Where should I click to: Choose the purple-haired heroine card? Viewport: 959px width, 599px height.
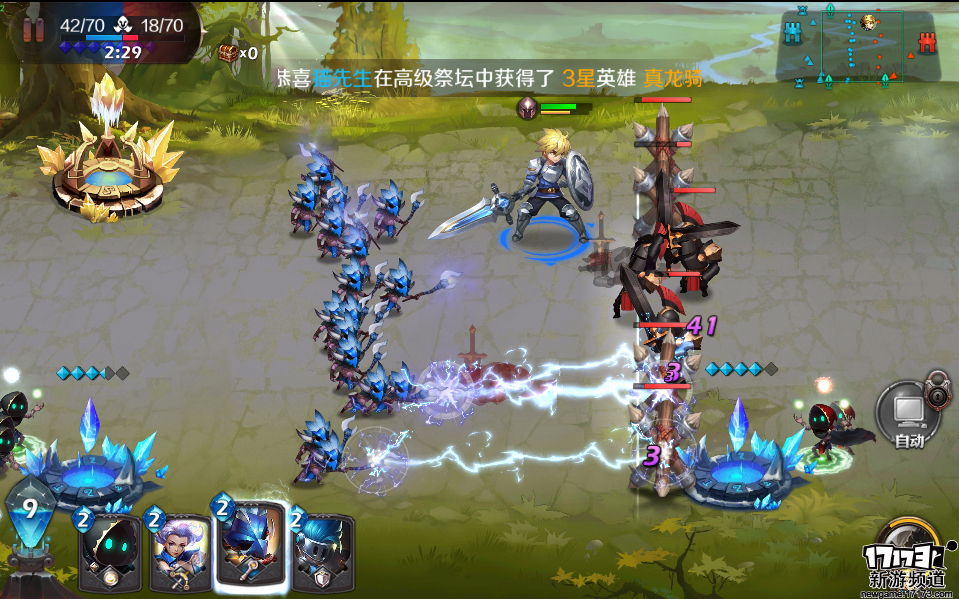click(x=178, y=552)
